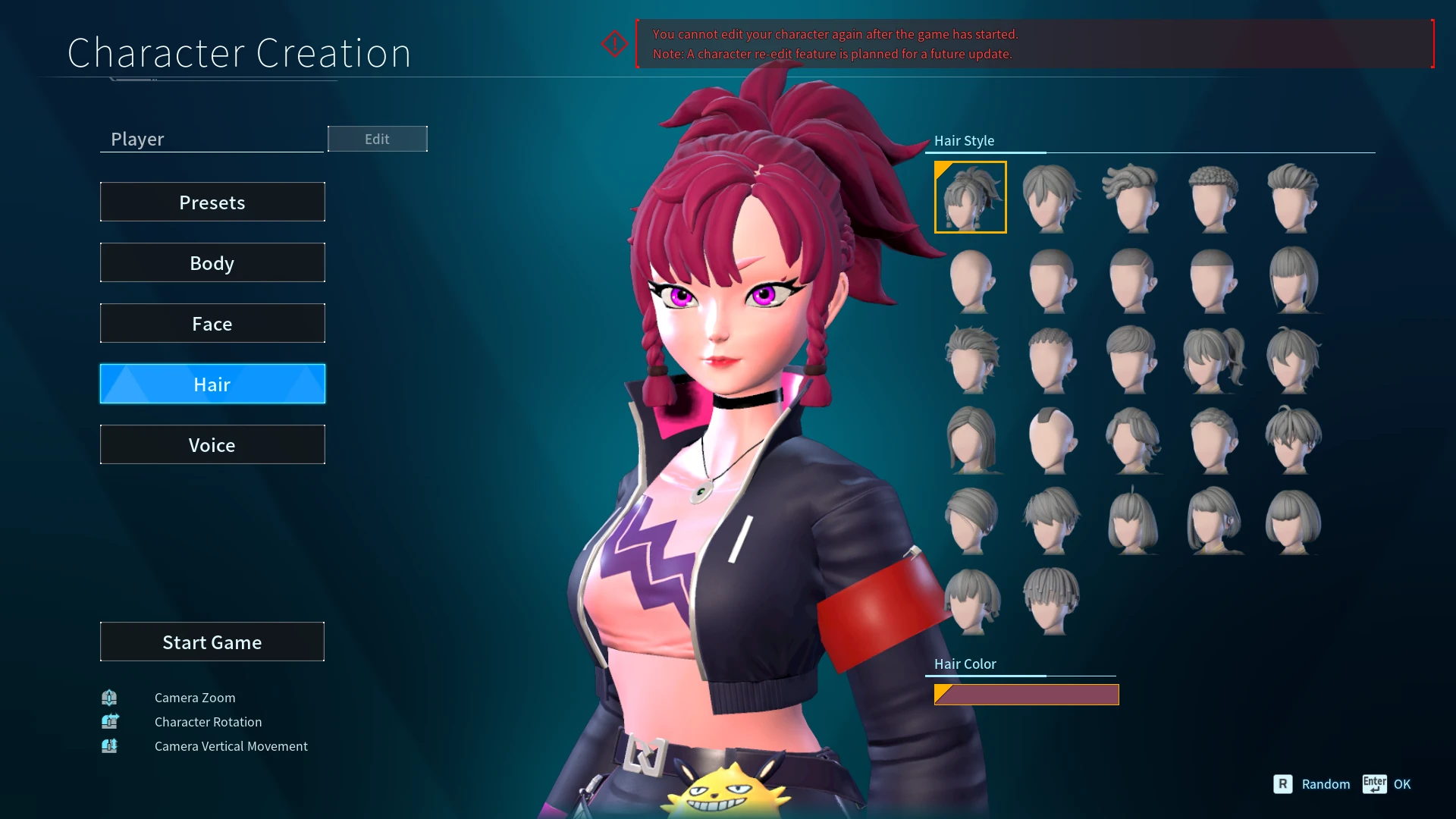Choose the Voice option
Screen dimensions: 1456x819
point(212,445)
